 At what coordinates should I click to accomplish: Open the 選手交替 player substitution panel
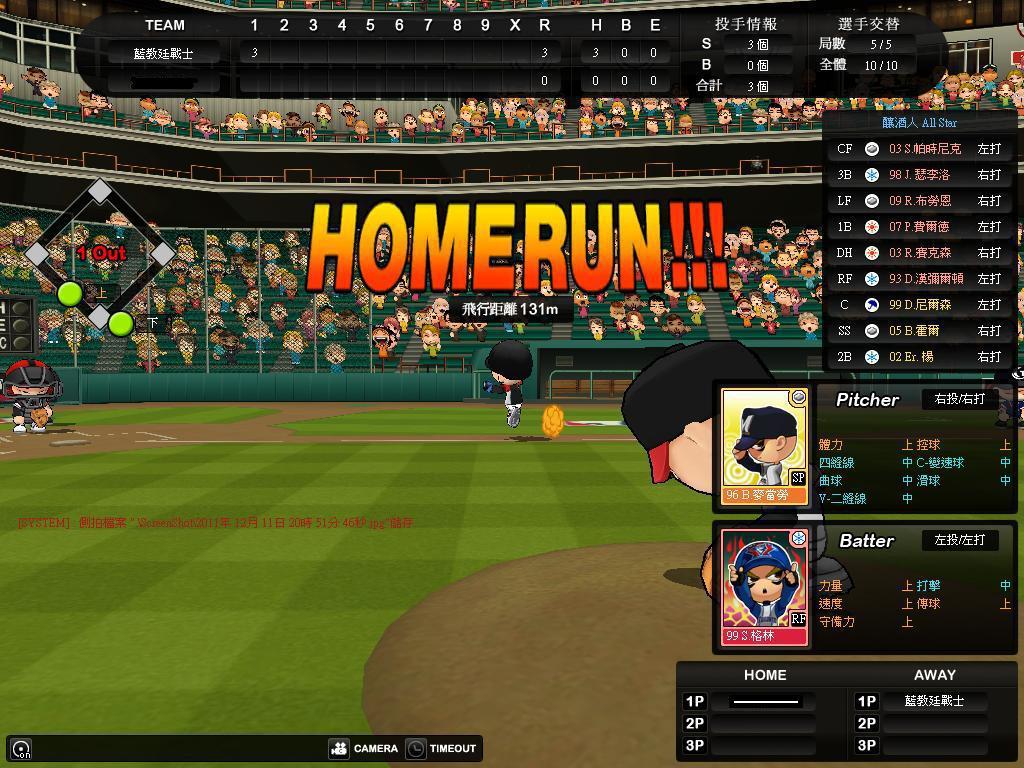[x=868, y=23]
